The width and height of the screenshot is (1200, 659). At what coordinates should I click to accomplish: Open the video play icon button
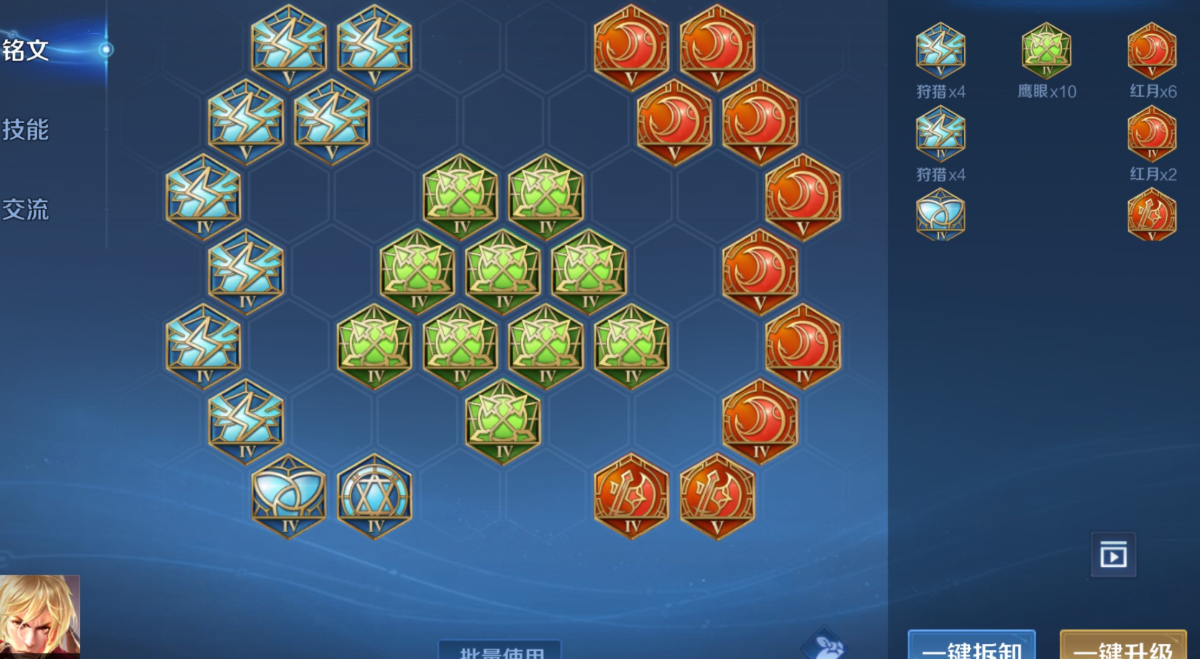click(x=1113, y=555)
